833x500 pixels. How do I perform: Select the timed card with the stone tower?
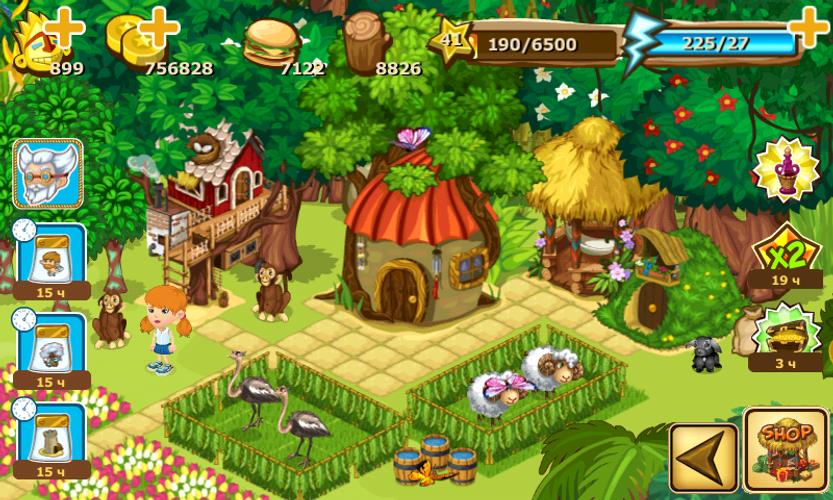(50, 433)
